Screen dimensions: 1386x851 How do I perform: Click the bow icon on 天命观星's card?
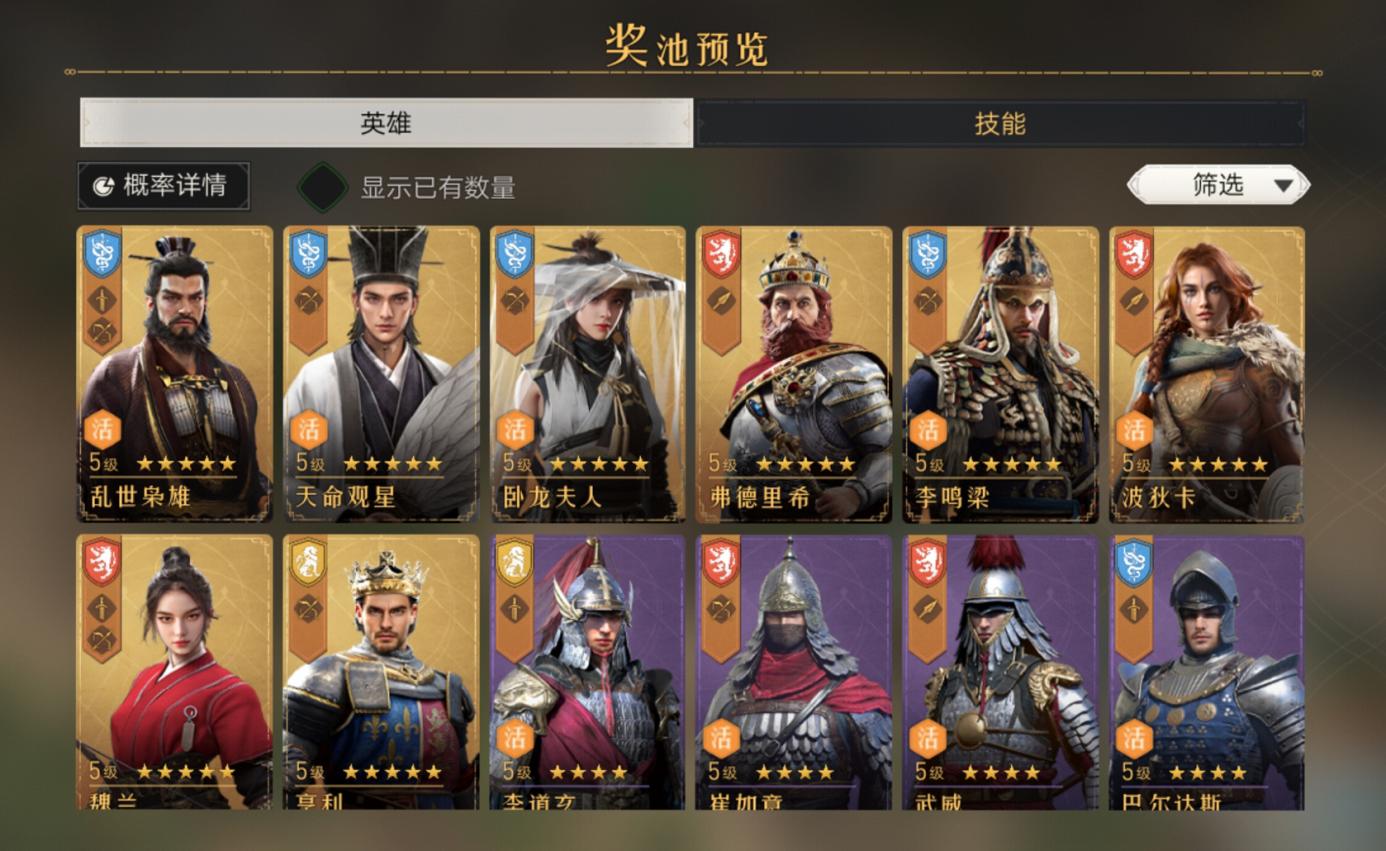pos(308,299)
